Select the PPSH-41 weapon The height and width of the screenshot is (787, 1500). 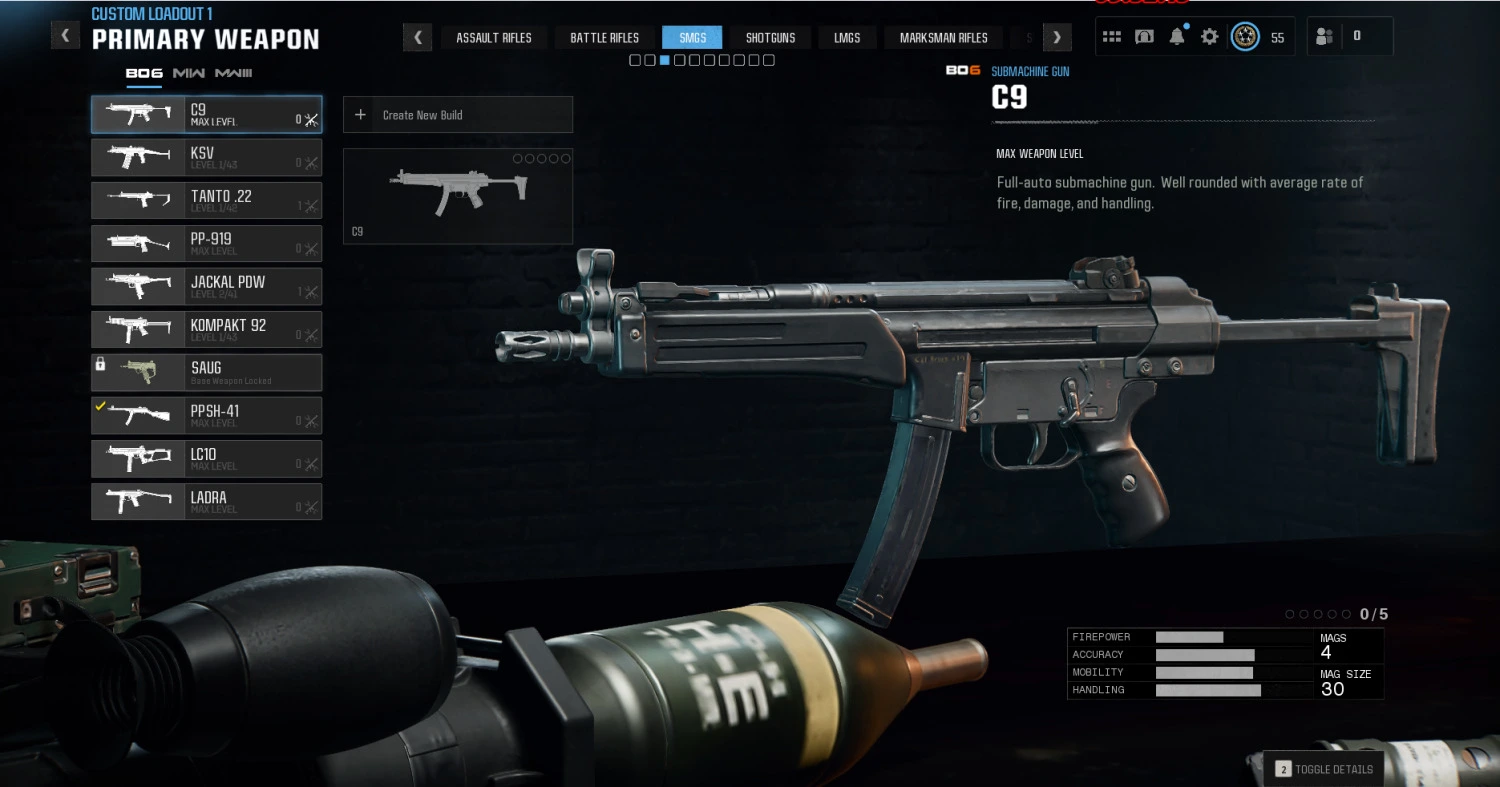(x=206, y=416)
